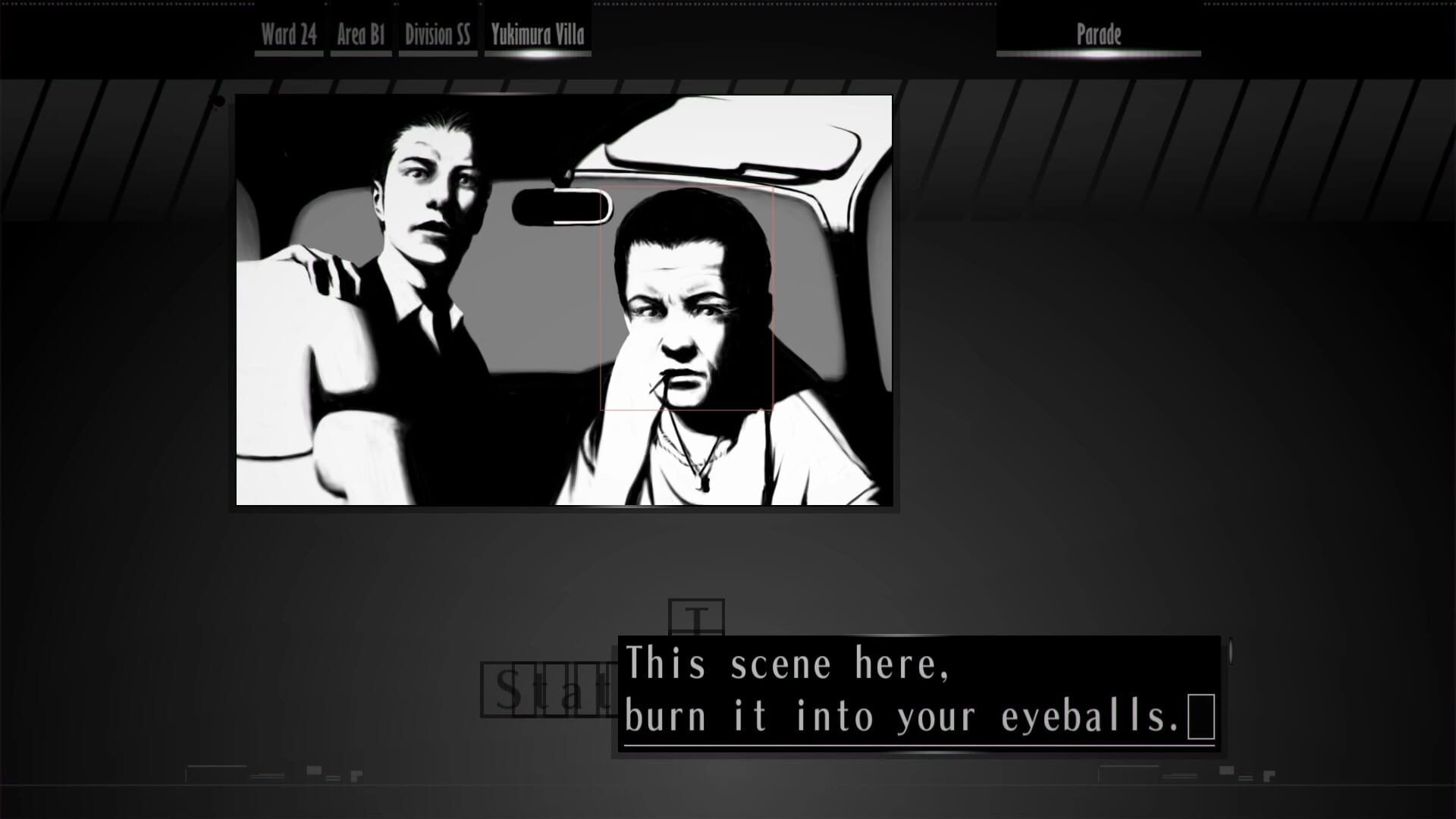1456x819 pixels.
Task: Toggle the Yukimura Villa location highlight
Action: [537, 33]
